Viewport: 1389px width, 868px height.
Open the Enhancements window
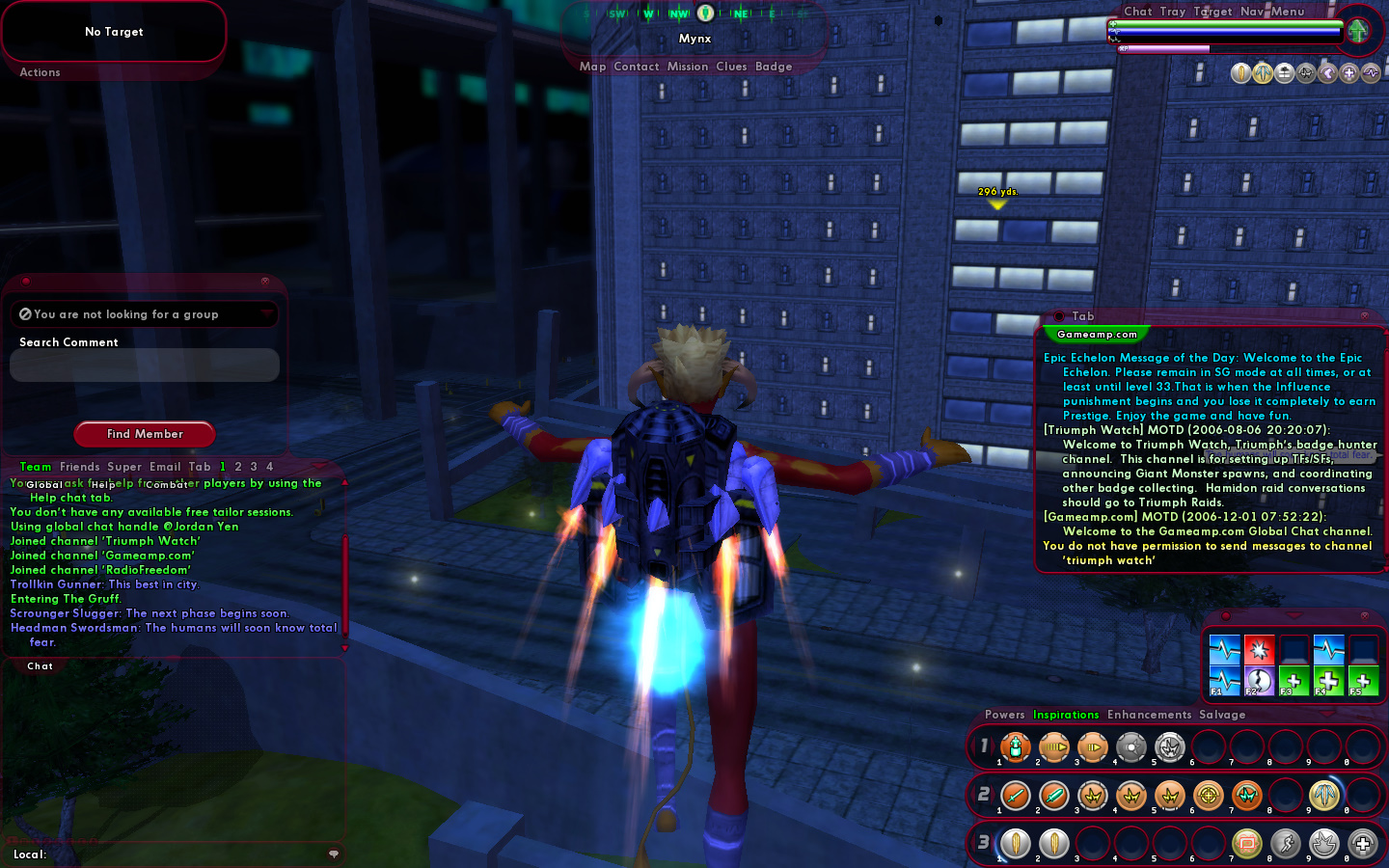1149,715
